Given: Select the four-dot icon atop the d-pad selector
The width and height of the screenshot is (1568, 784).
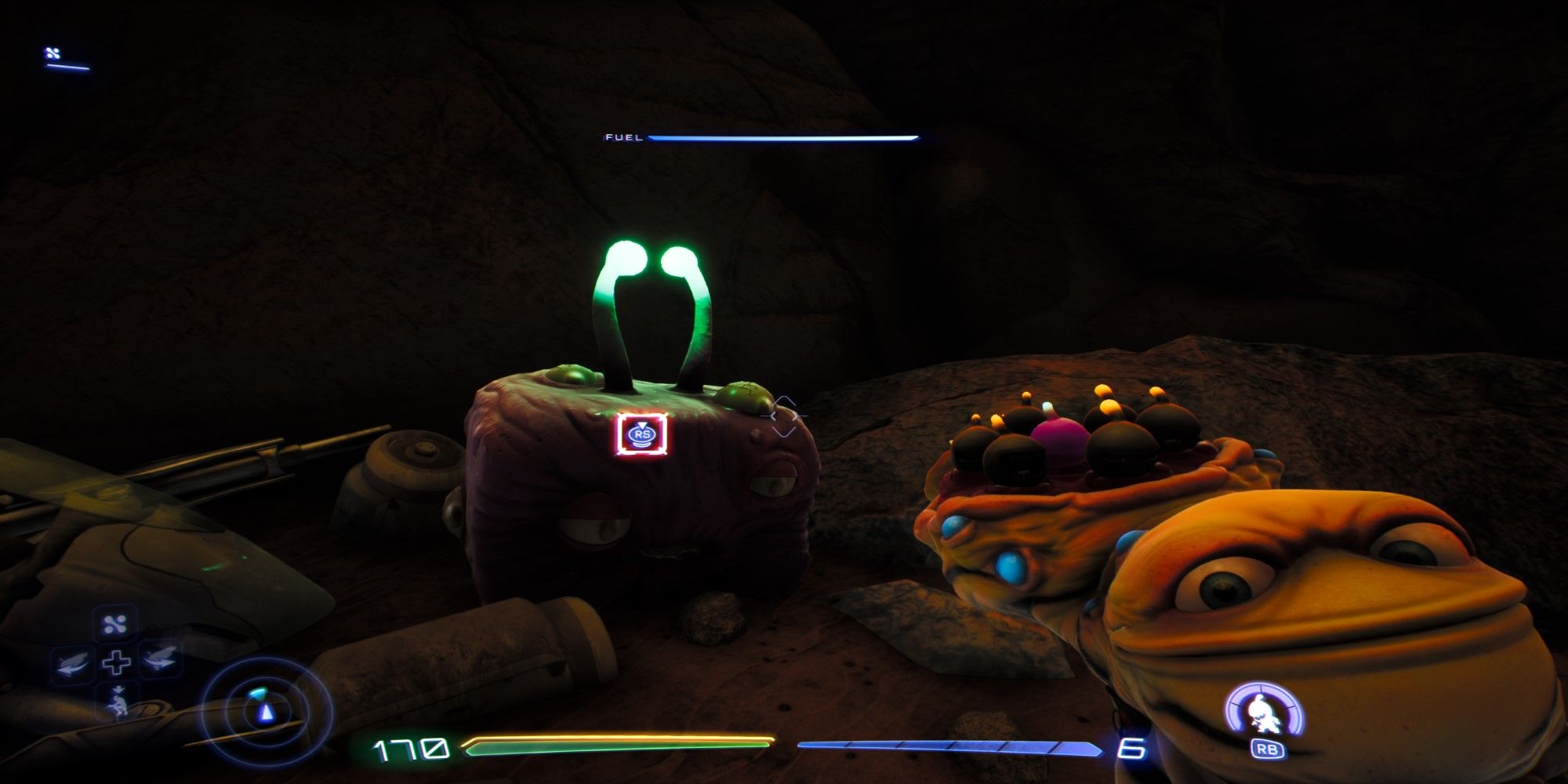Looking at the screenshot, I should pyautogui.click(x=116, y=625).
